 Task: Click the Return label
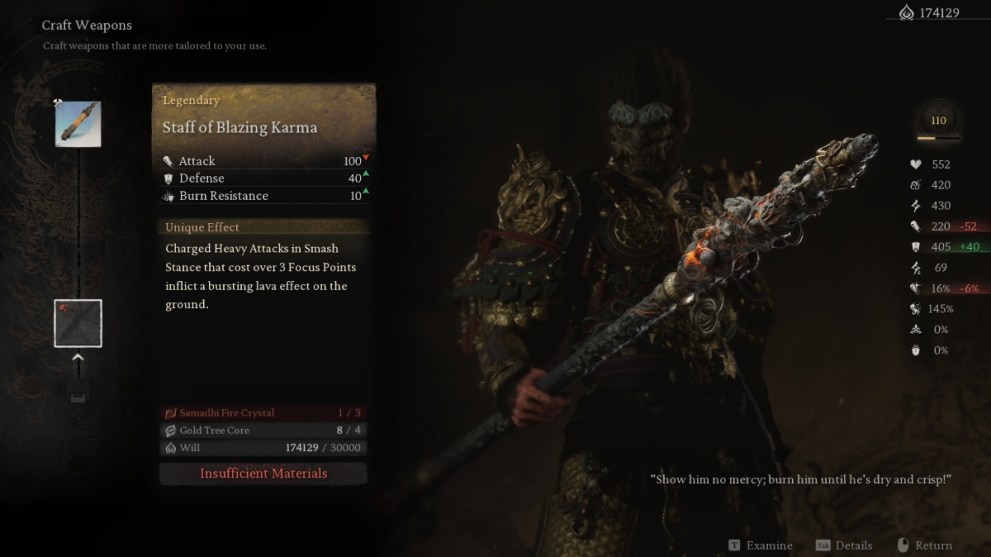pyautogui.click(x=932, y=545)
